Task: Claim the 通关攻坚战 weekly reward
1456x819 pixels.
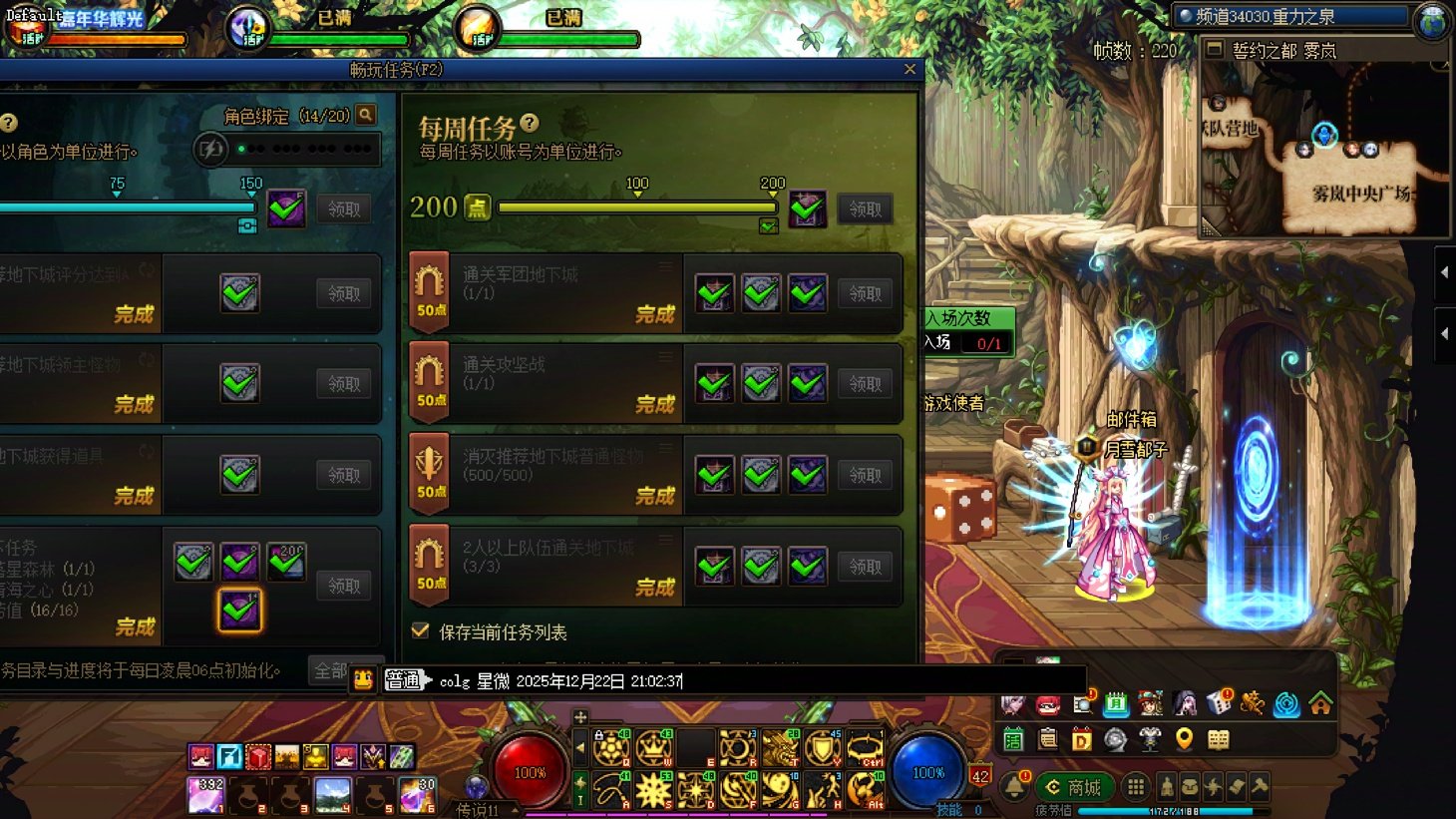Action: (865, 384)
